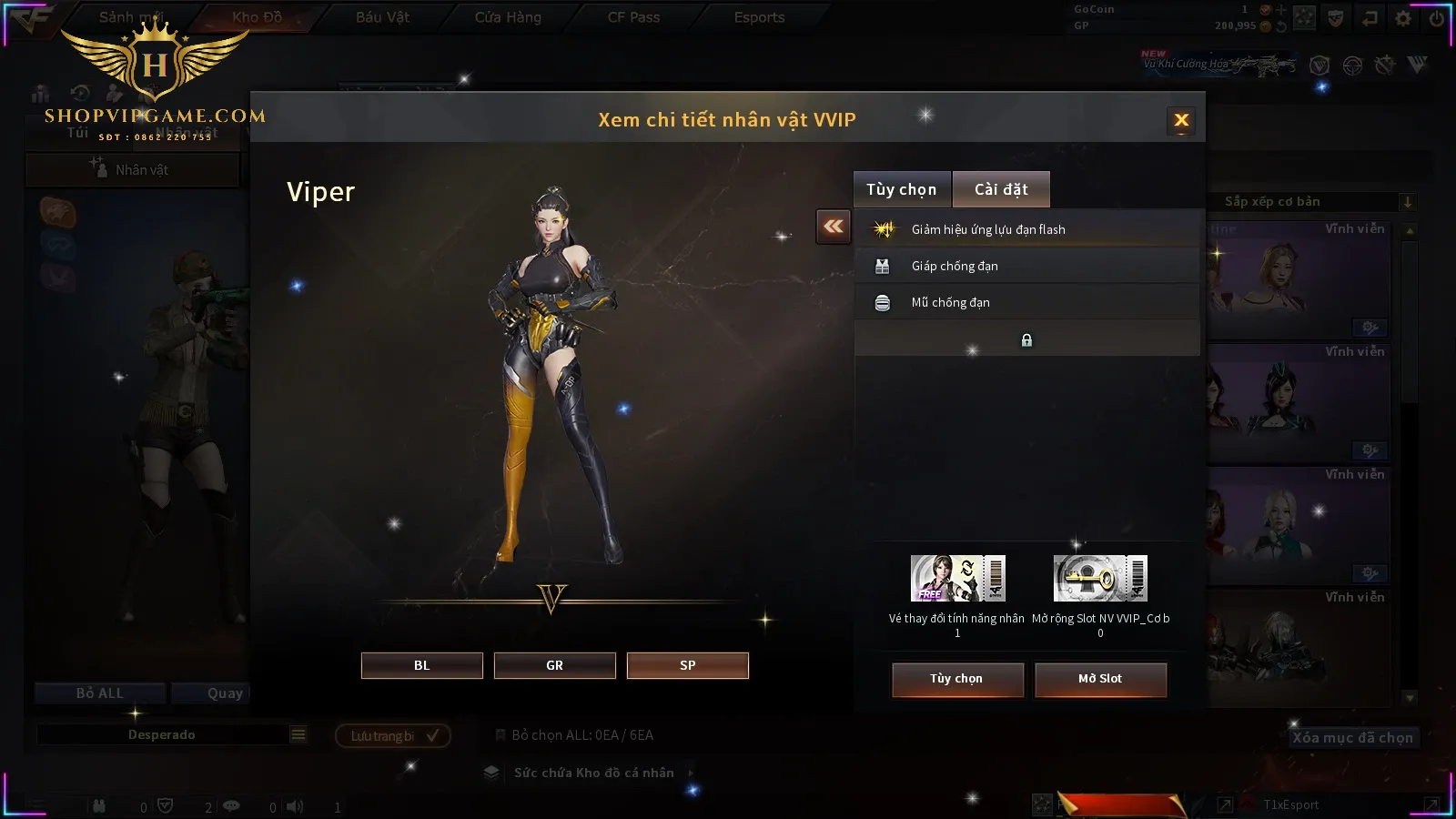Open the CF Pass menu
Image resolution: width=1456 pixels, height=819 pixels.
tap(633, 17)
